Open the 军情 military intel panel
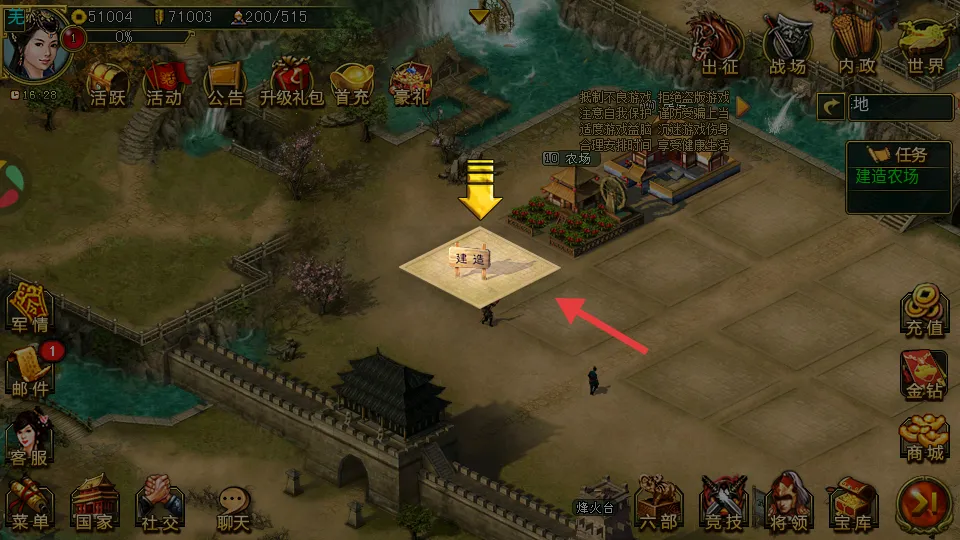The height and width of the screenshot is (540, 960). tap(31, 309)
